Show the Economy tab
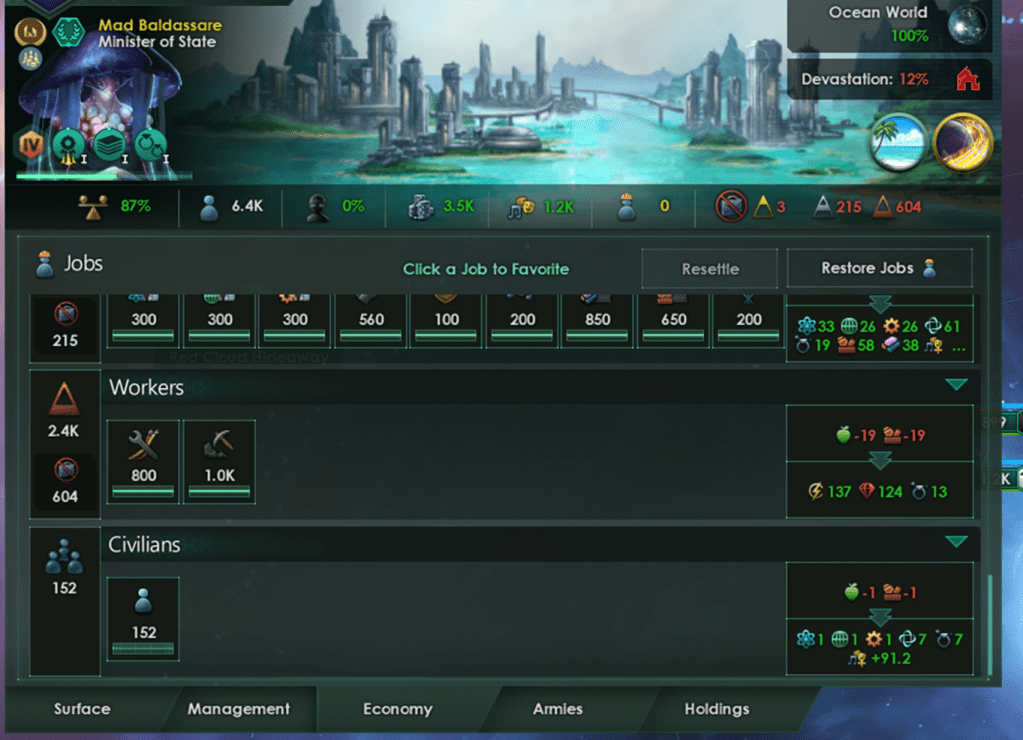This screenshot has height=740, width=1023. click(x=397, y=709)
